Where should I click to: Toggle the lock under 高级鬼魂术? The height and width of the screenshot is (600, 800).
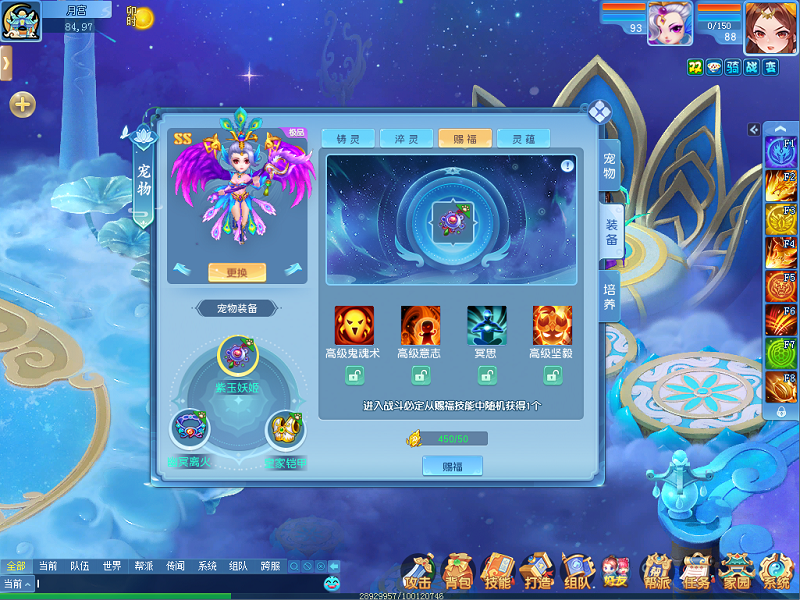point(354,376)
